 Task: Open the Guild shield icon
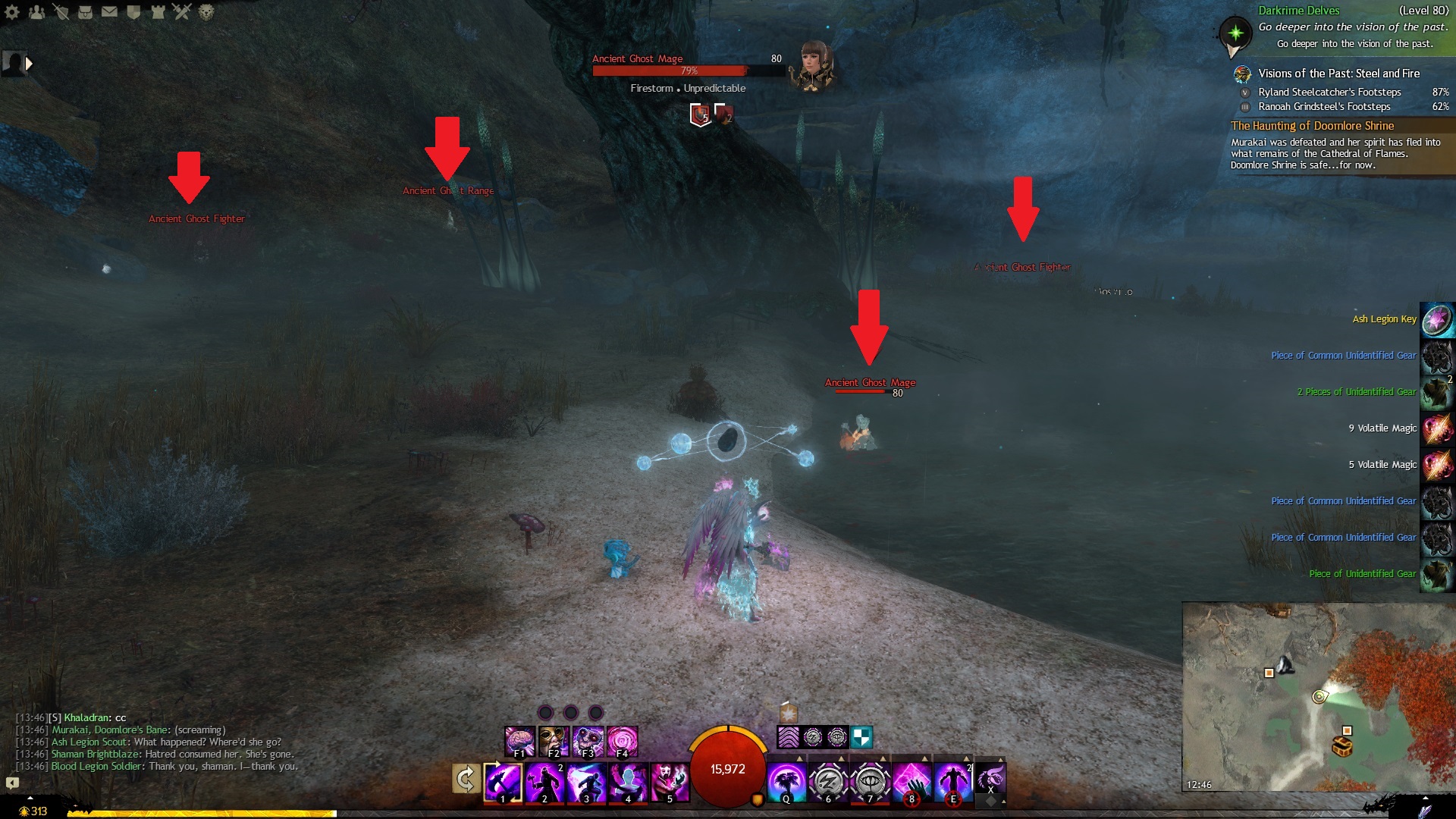[133, 12]
